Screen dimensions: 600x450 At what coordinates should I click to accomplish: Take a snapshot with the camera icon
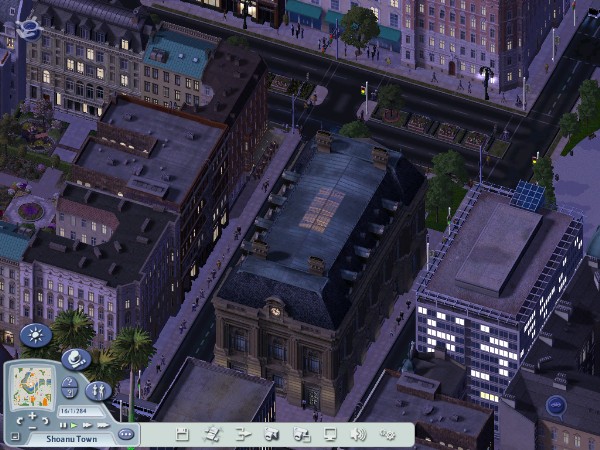[271, 434]
